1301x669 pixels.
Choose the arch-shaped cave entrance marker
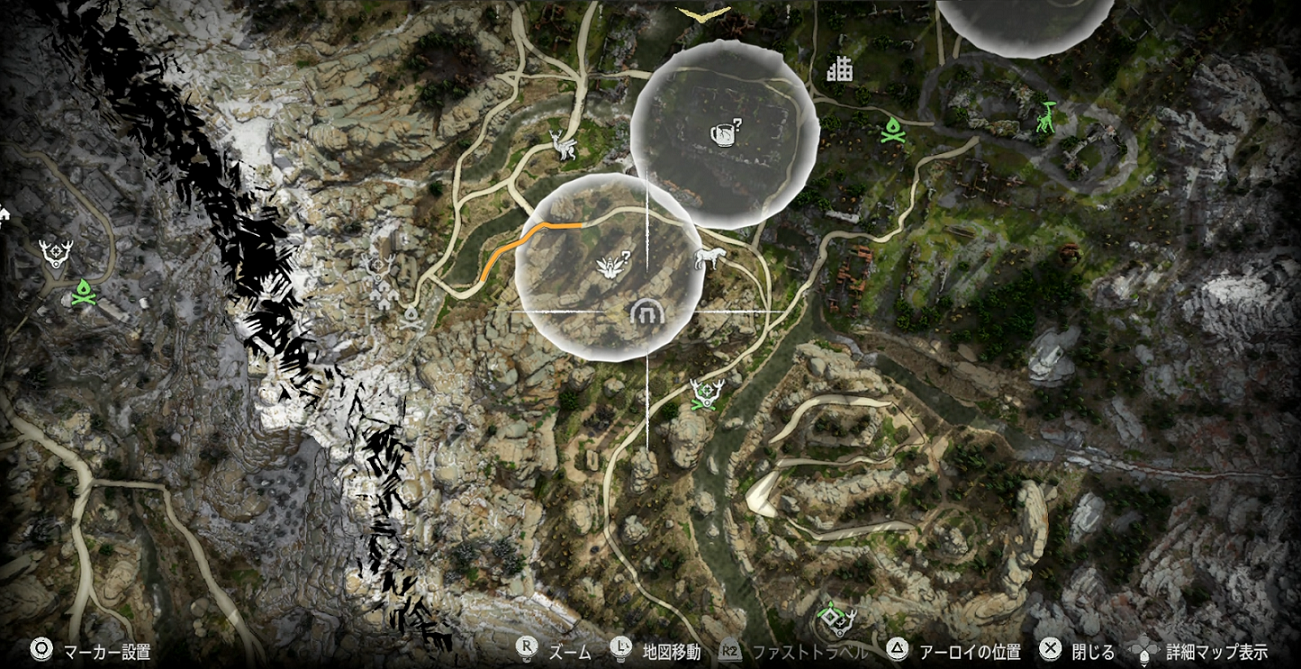pyautogui.click(x=647, y=314)
